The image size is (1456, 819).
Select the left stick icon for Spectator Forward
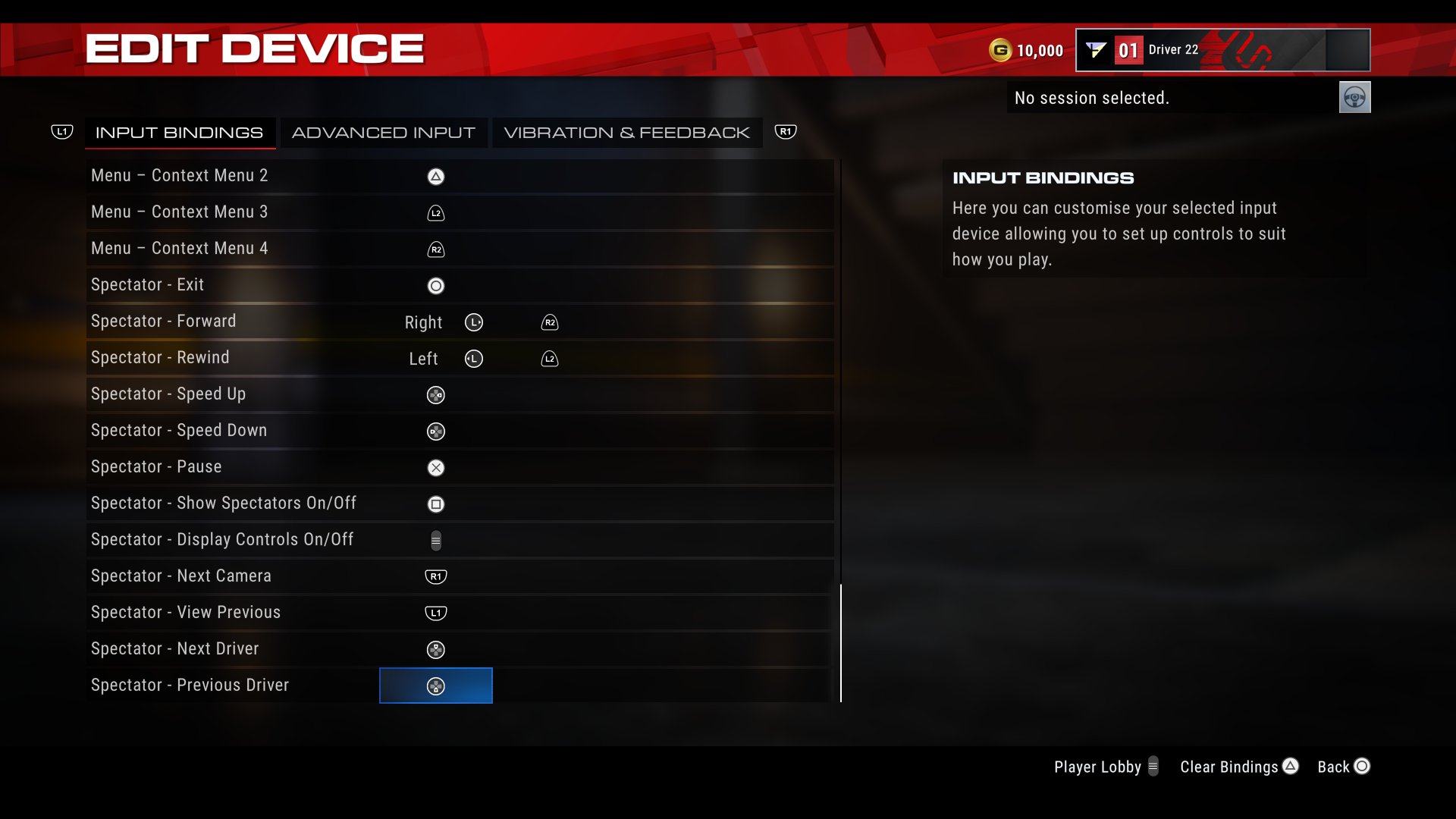pos(474,322)
